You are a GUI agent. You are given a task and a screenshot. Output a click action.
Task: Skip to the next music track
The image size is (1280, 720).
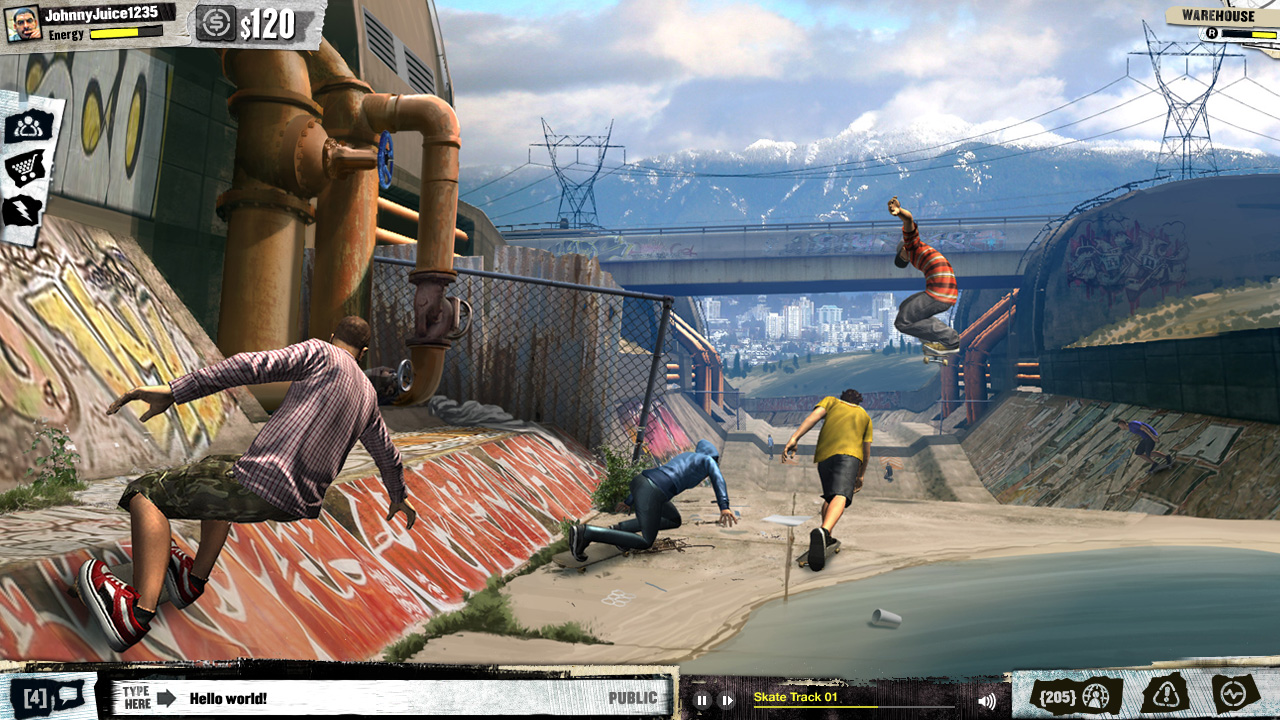pyautogui.click(x=727, y=700)
